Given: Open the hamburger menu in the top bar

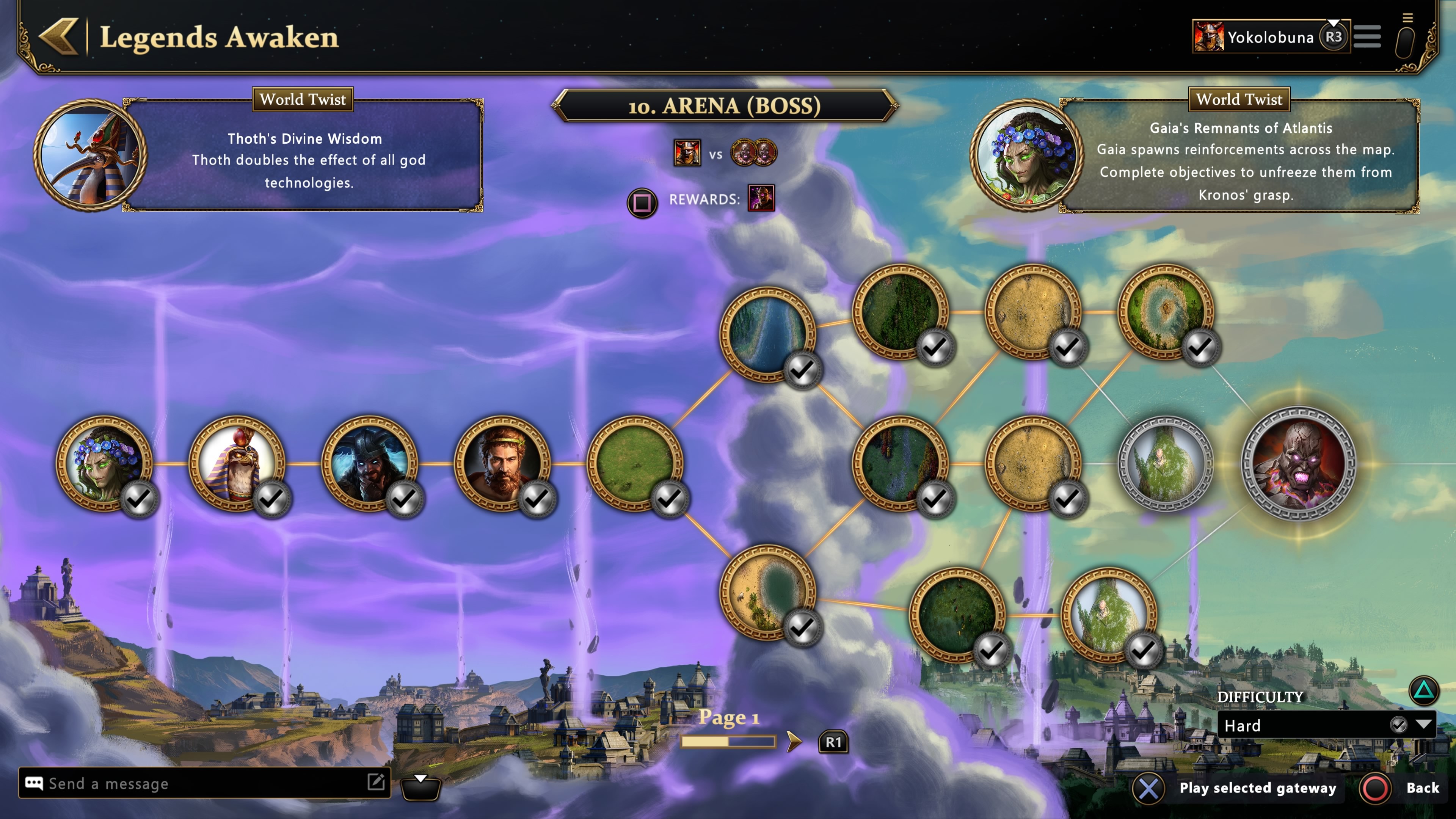Looking at the screenshot, I should 1367,37.
